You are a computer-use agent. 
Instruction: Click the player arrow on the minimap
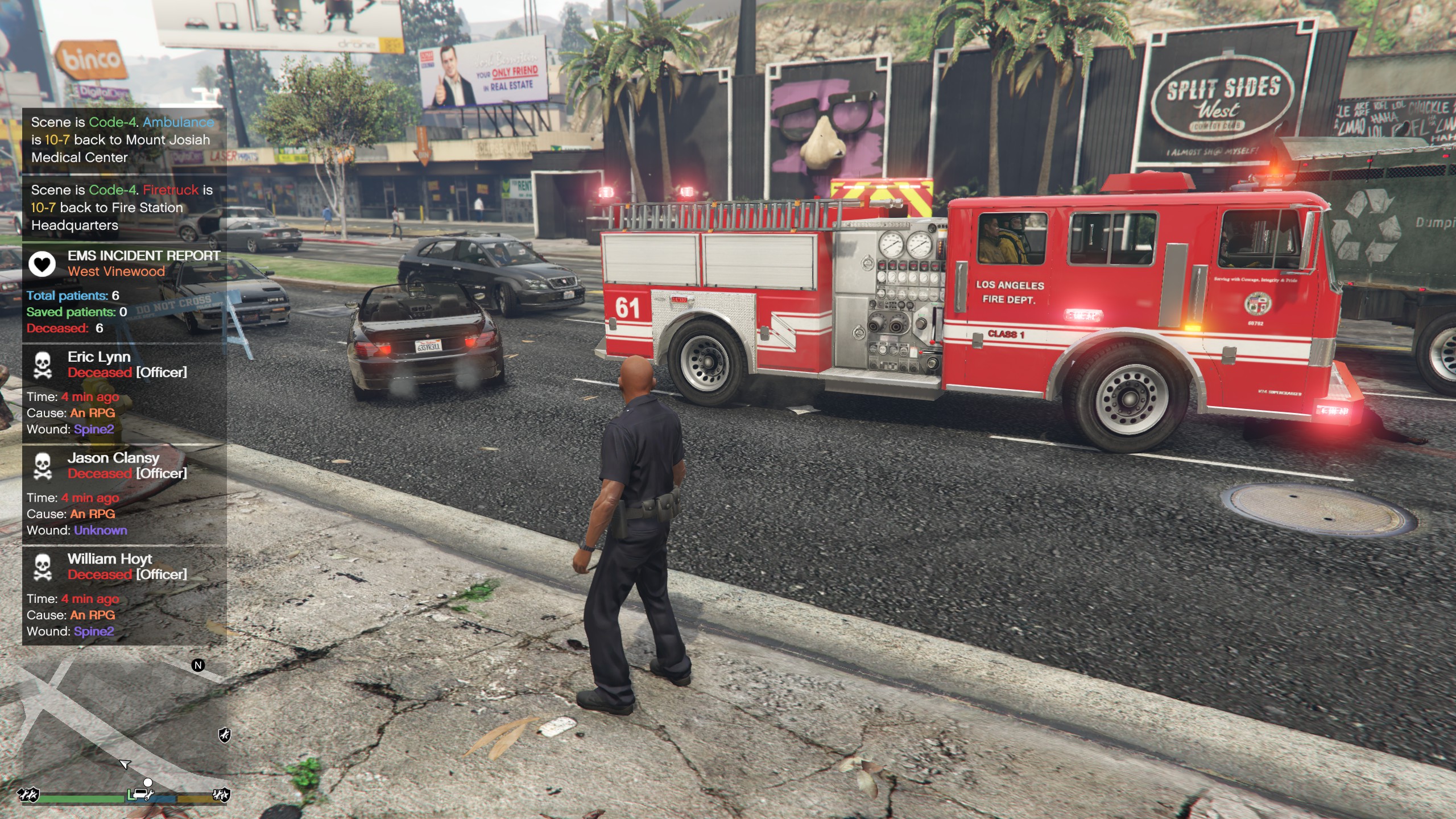pyautogui.click(x=125, y=764)
